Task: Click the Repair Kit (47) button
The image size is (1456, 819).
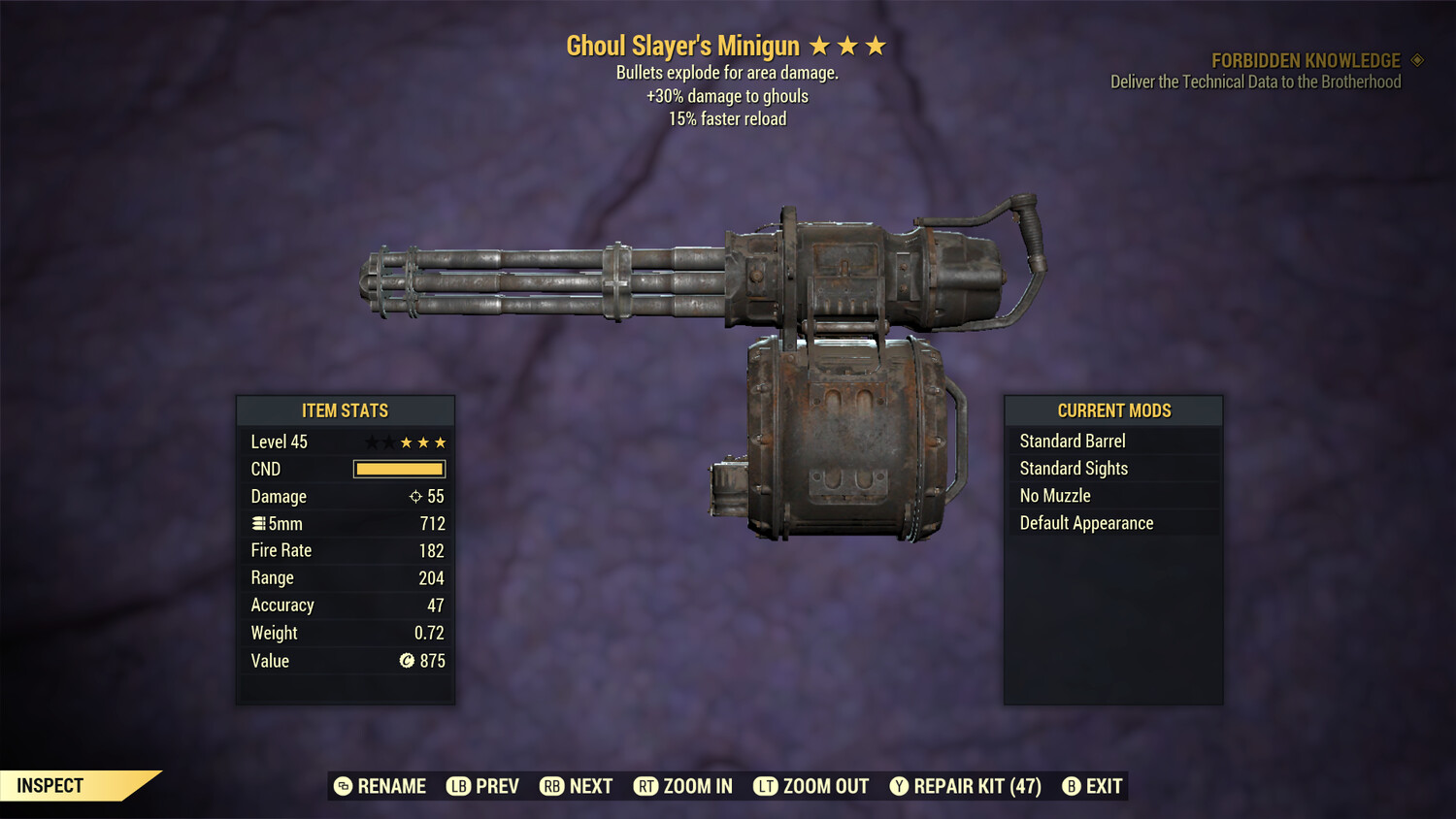Action: pyautogui.click(x=966, y=786)
